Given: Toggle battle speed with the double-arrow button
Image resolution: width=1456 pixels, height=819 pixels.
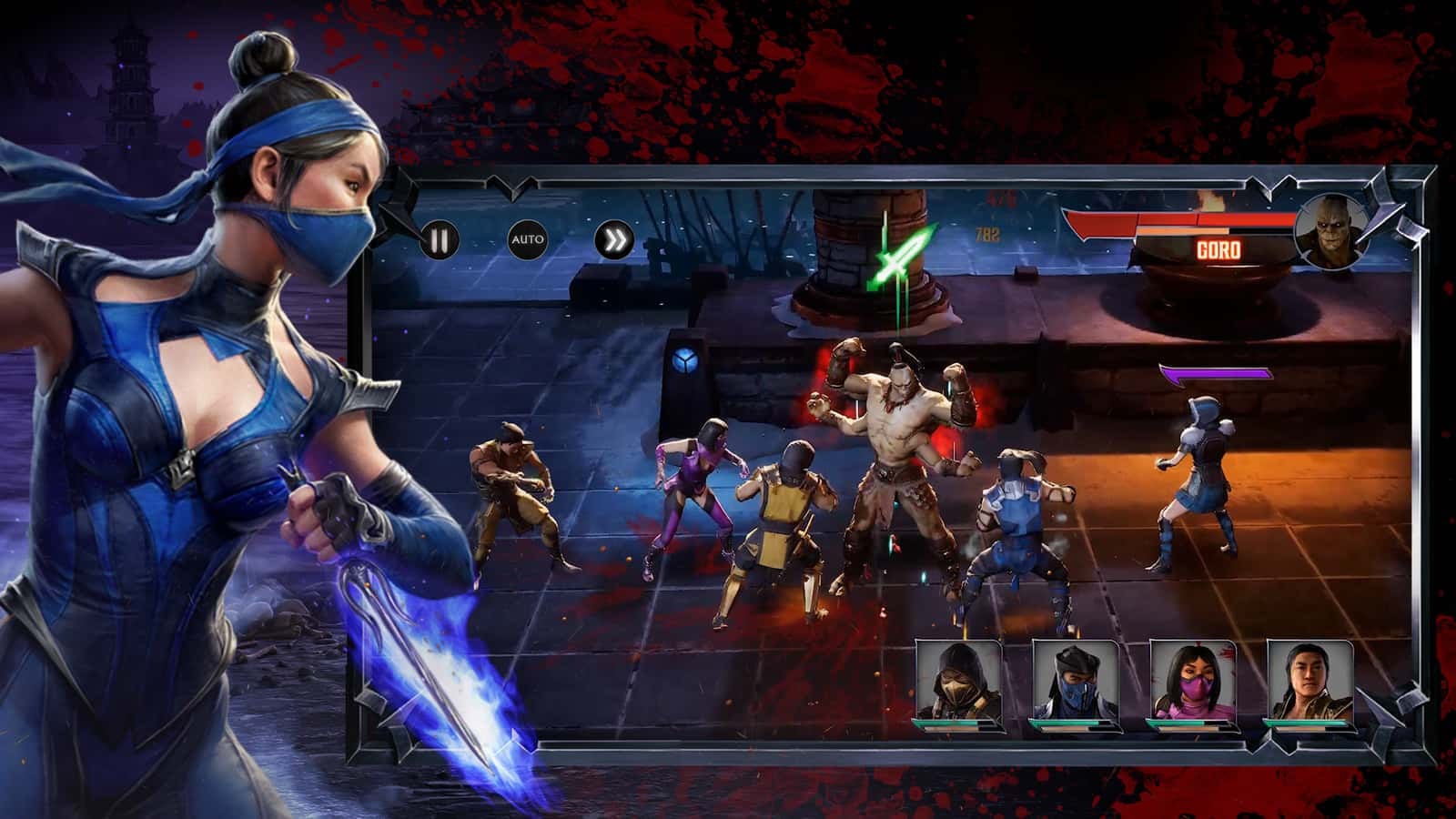Looking at the screenshot, I should tap(618, 238).
